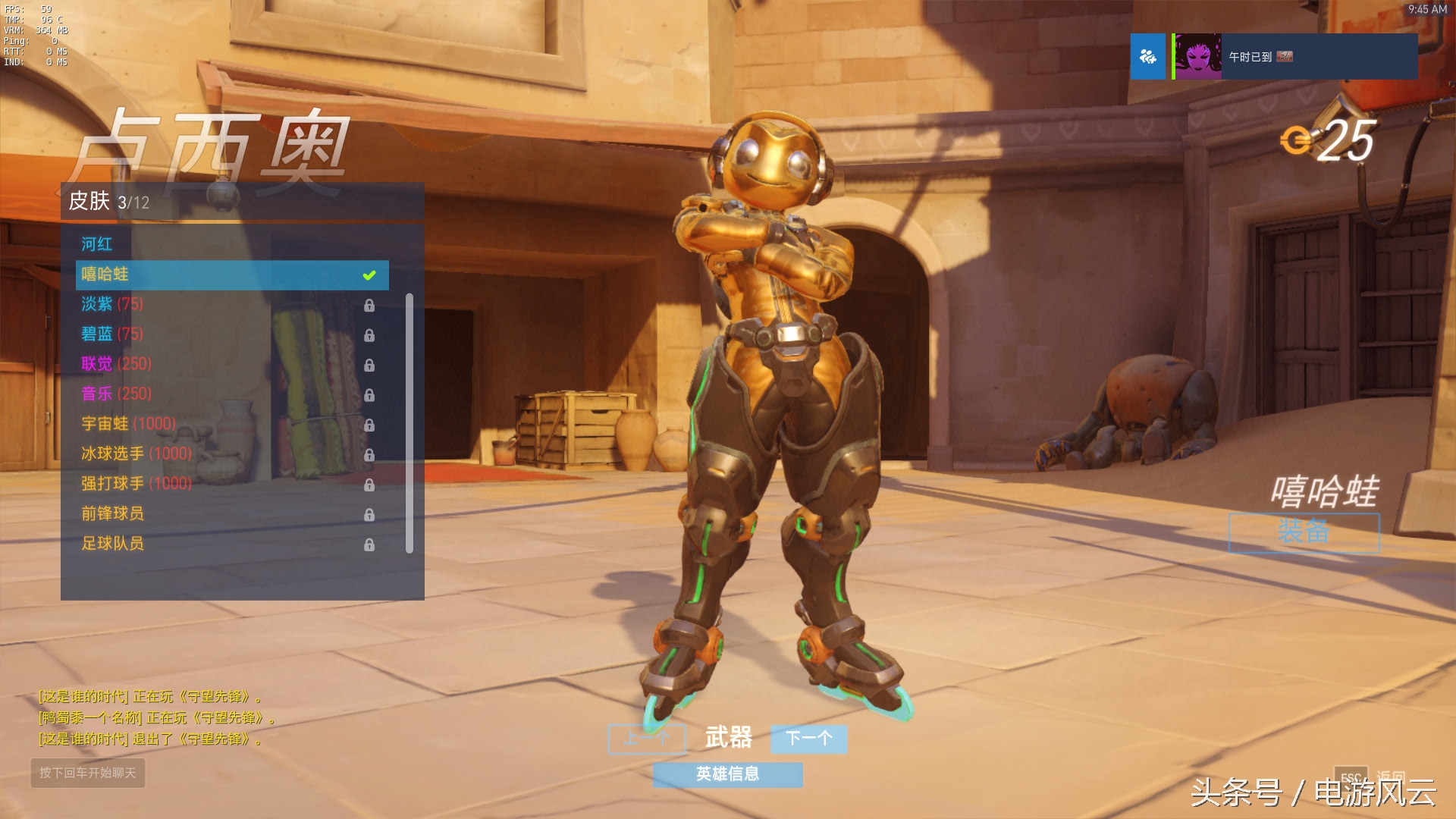Viewport: 1456px width, 819px height.
Task: Click the 上一个 previous button
Action: pyautogui.click(x=646, y=738)
